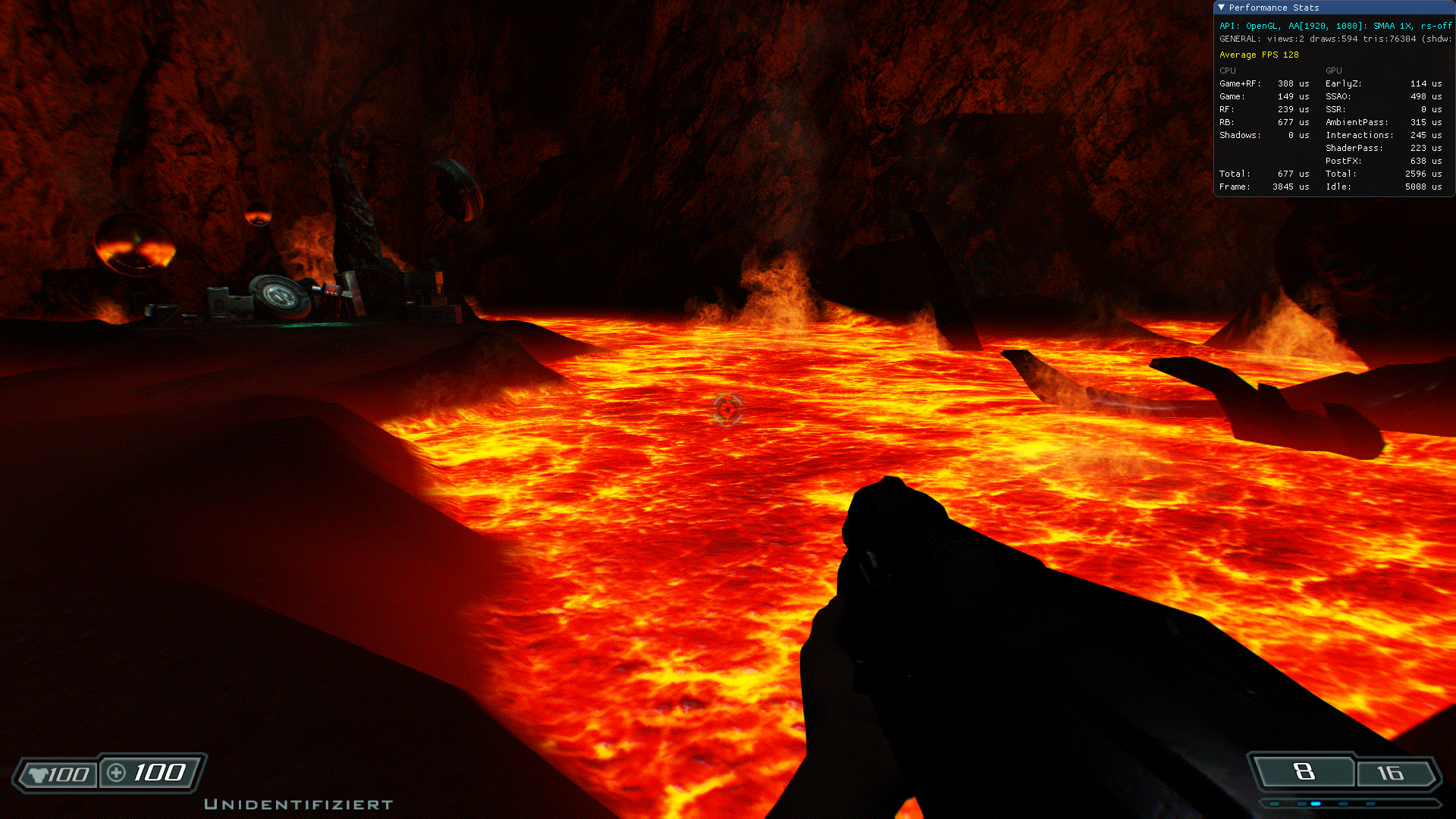The image size is (1456, 819).
Task: Collapse the Performance Stats window arrow
Action: click(1221, 8)
